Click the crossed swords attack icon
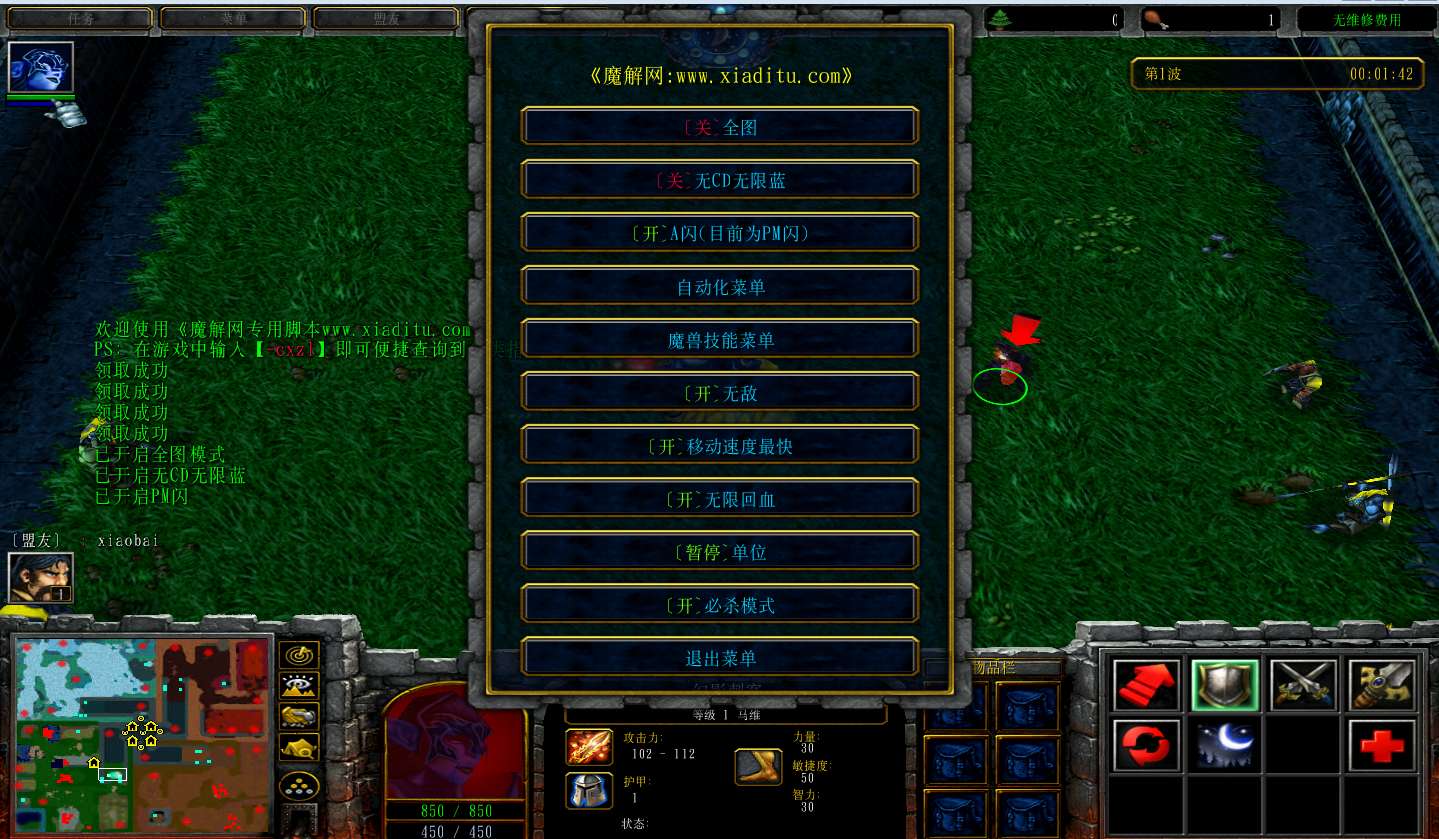Screen dimensions: 1439x839 (x=1302, y=685)
